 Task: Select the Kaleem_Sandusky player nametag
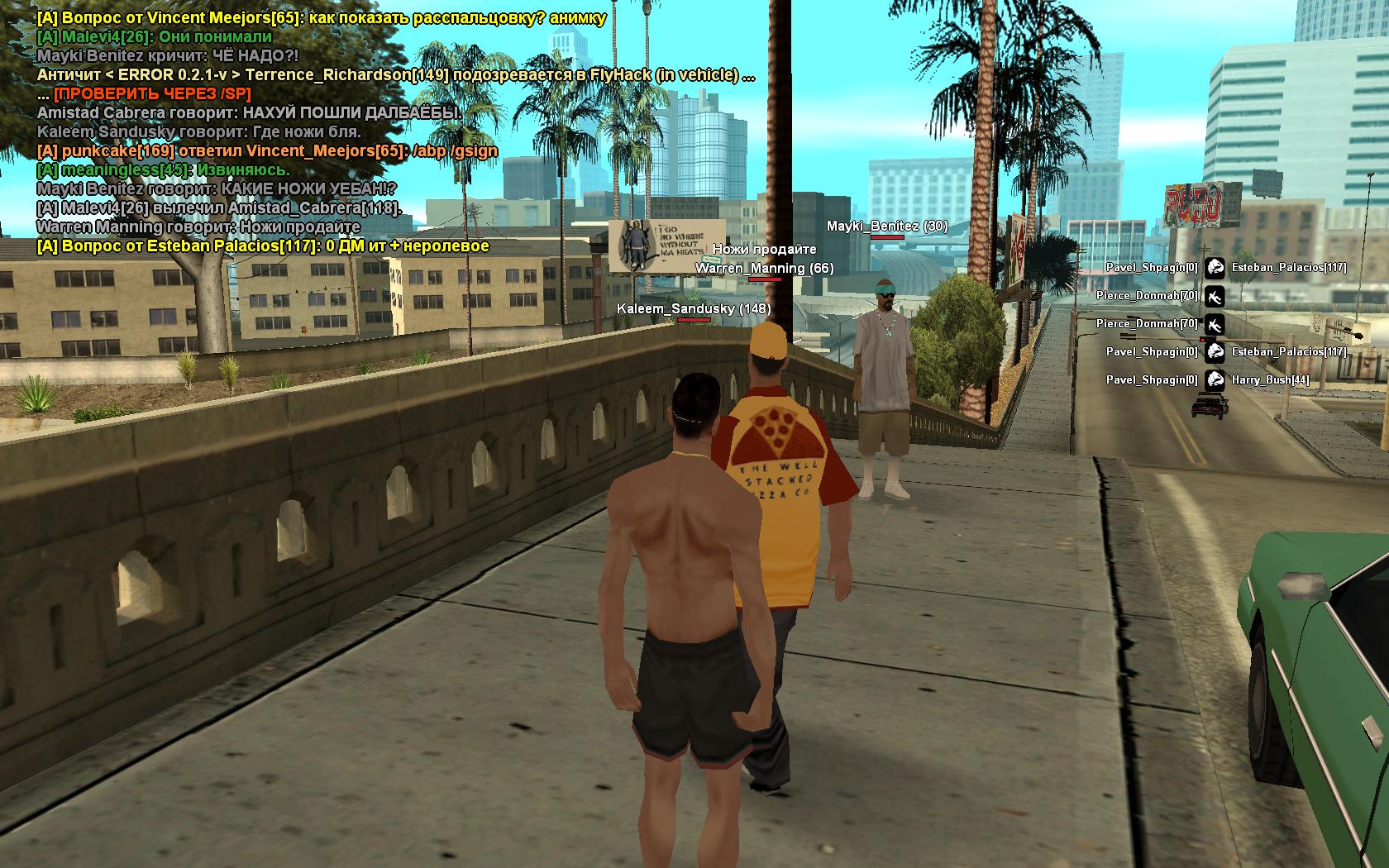point(694,308)
